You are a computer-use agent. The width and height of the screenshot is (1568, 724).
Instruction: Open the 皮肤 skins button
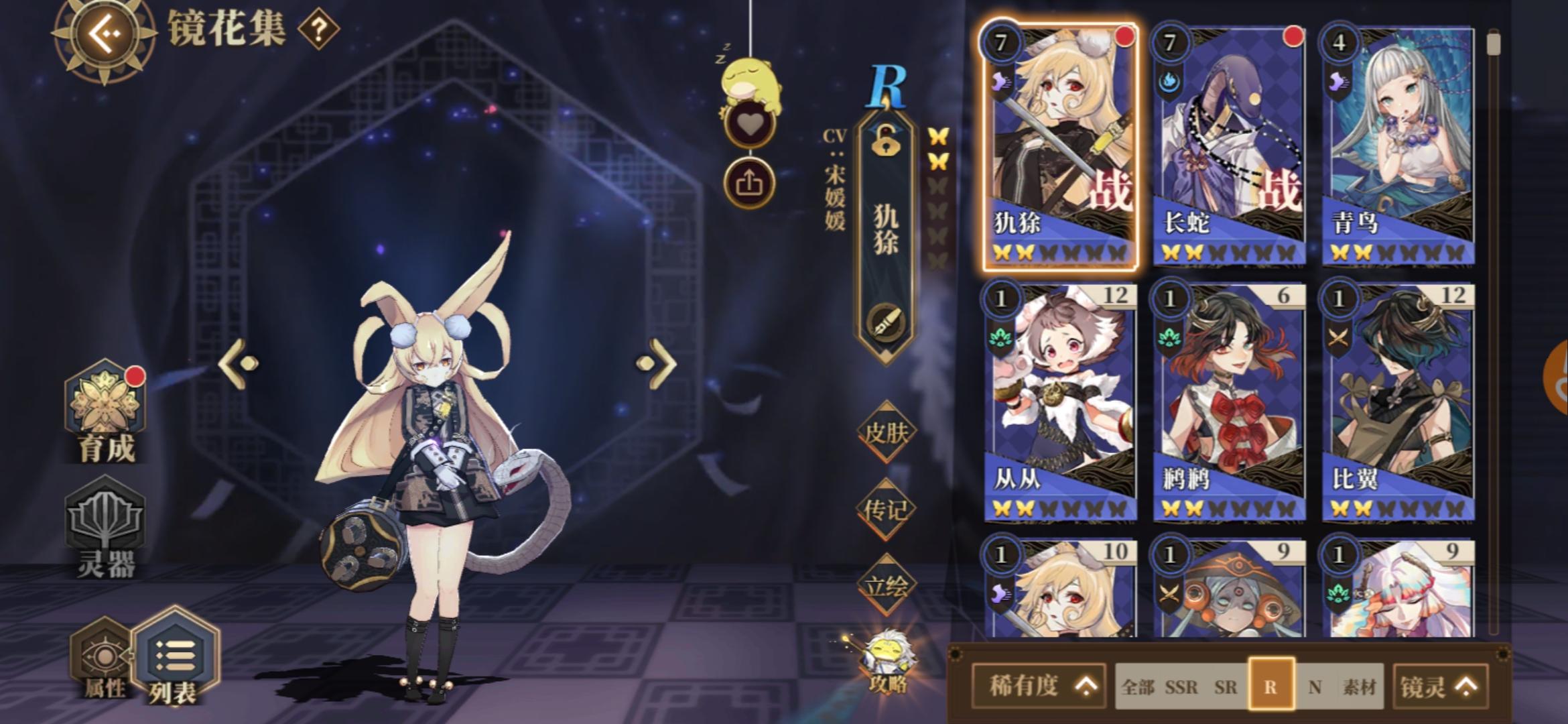889,432
